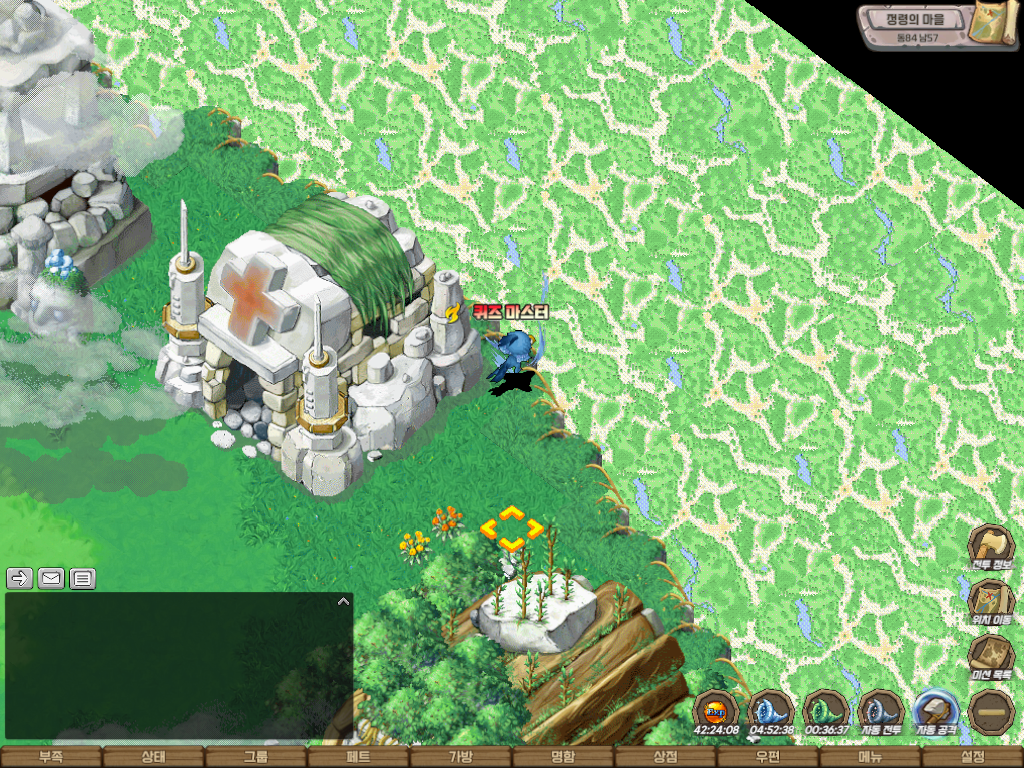Viewport: 1024px width, 768px height.
Task: Open the 상점 shop
Action: [x=665, y=757]
